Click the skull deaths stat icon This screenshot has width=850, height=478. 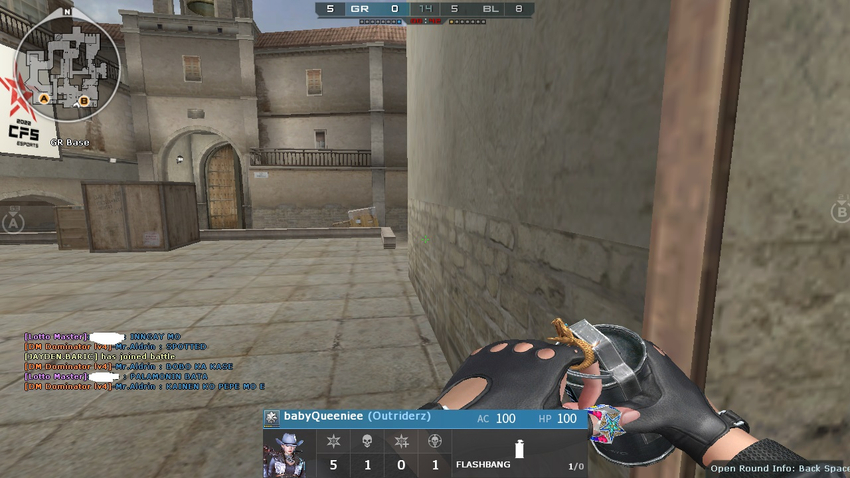[367, 441]
